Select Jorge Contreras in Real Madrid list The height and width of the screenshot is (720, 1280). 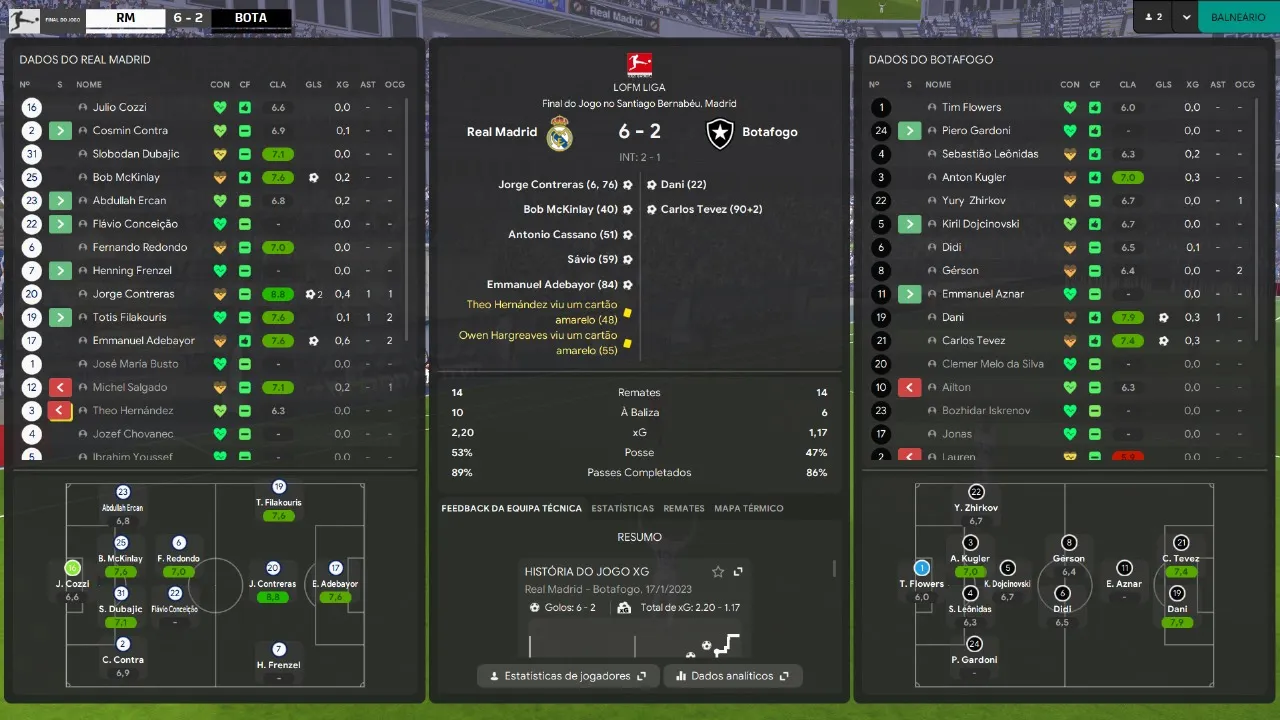[x=133, y=294]
